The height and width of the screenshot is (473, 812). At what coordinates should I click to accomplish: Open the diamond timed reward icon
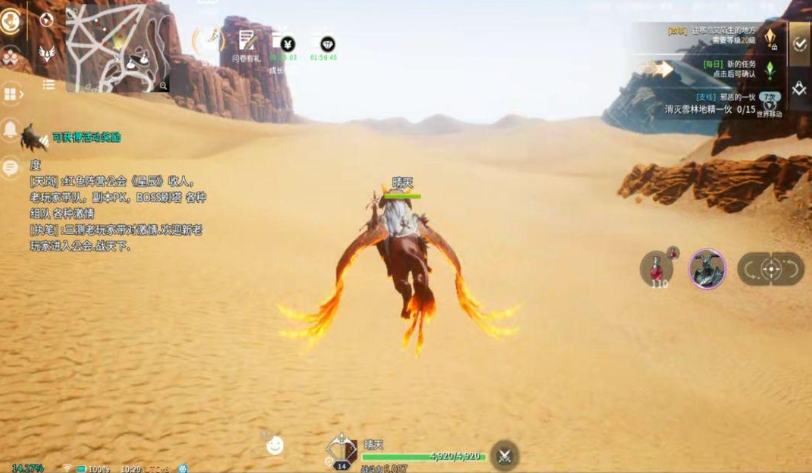pyautogui.click(x=326, y=44)
